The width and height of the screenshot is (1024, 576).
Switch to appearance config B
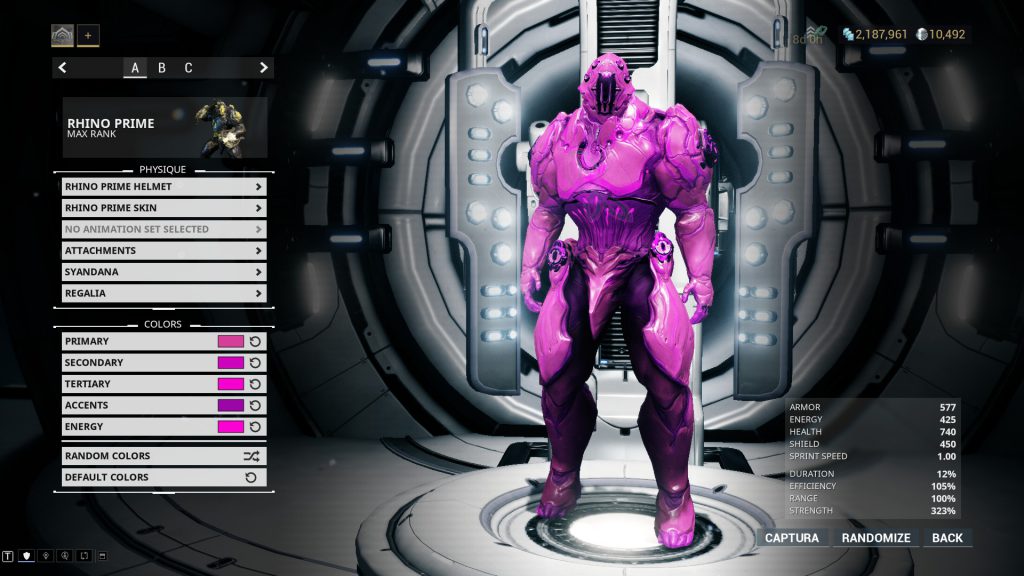(161, 68)
